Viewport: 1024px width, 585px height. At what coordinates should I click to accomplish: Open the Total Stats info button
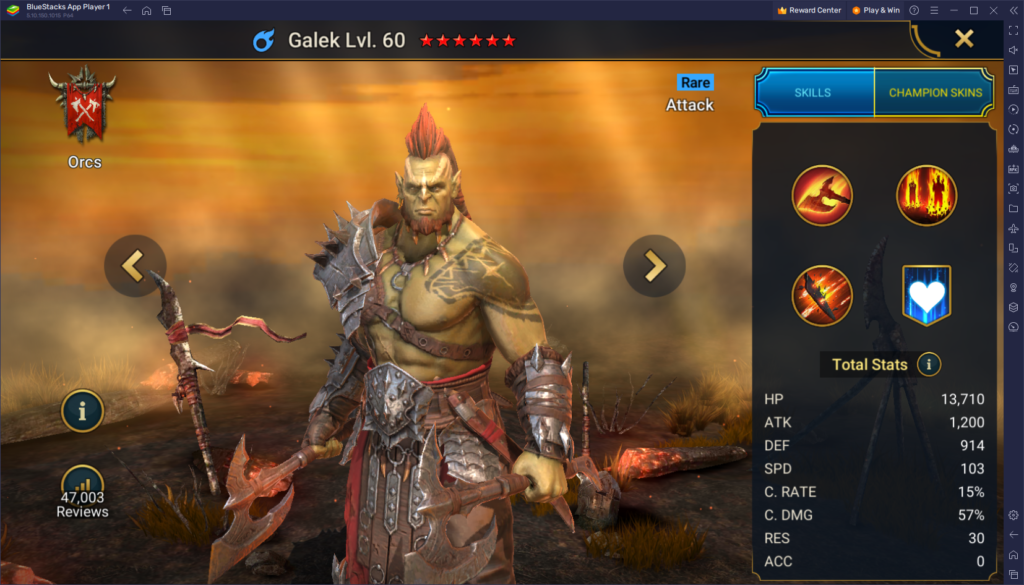928,364
